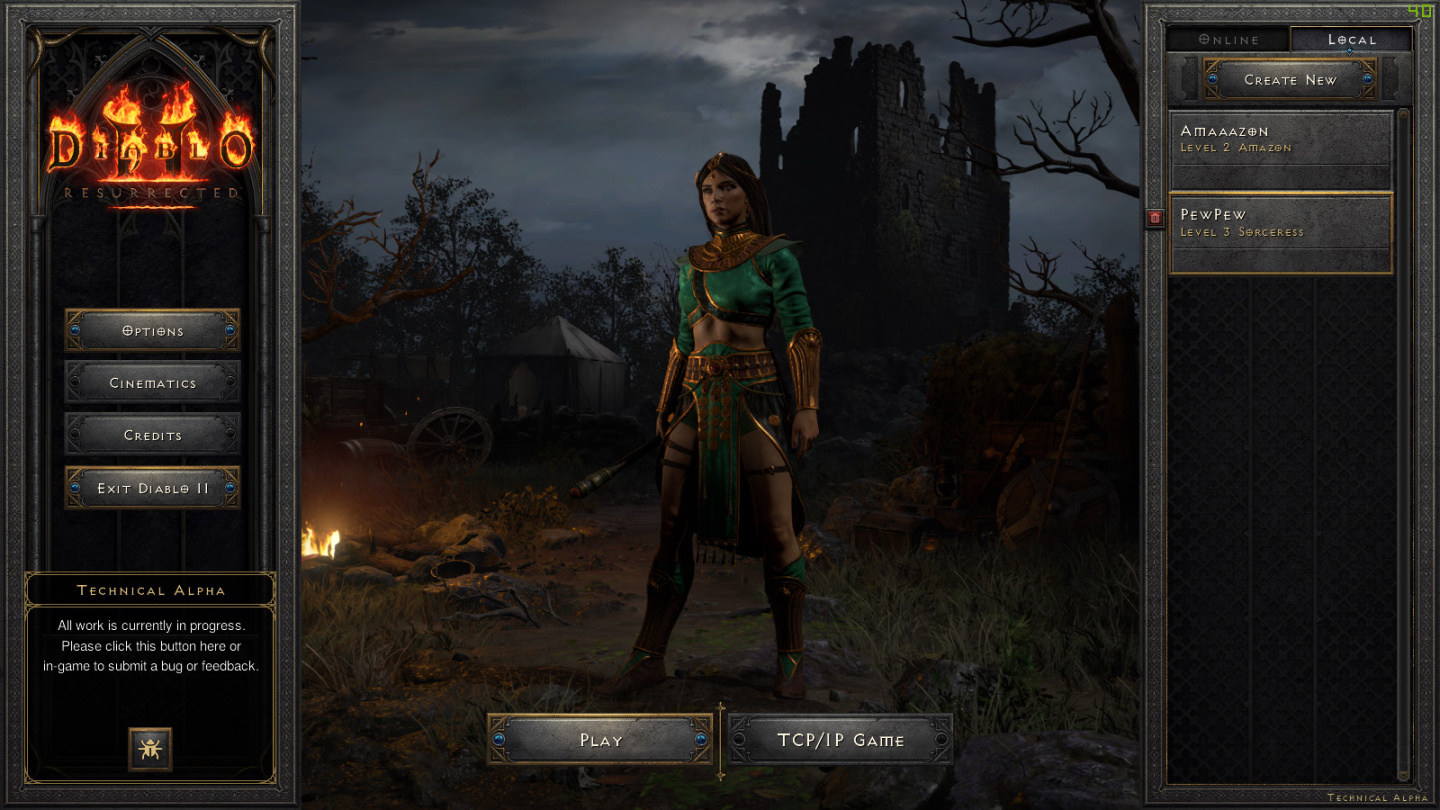Start the game with Play button

(x=600, y=740)
